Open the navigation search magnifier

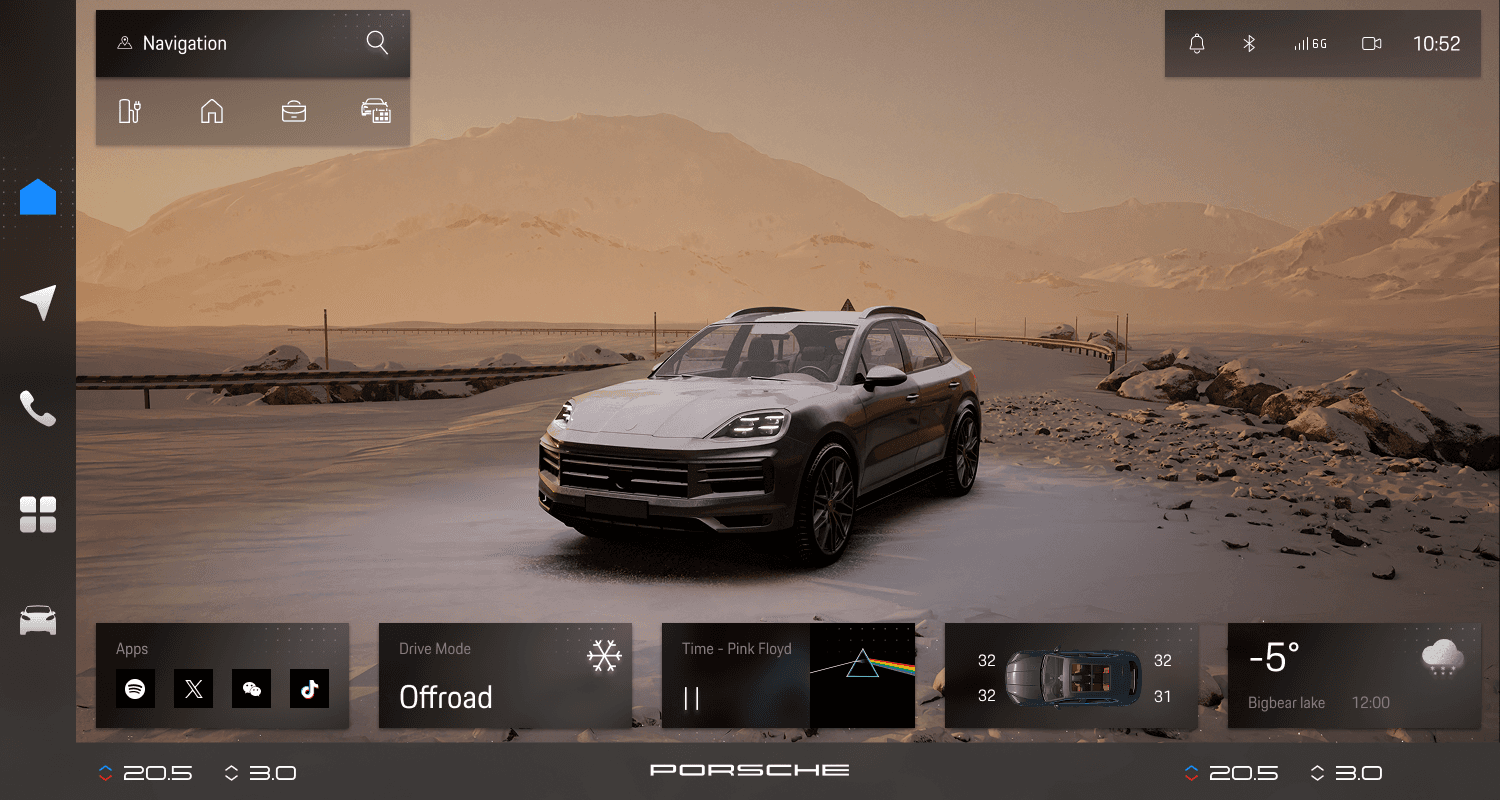coord(376,43)
